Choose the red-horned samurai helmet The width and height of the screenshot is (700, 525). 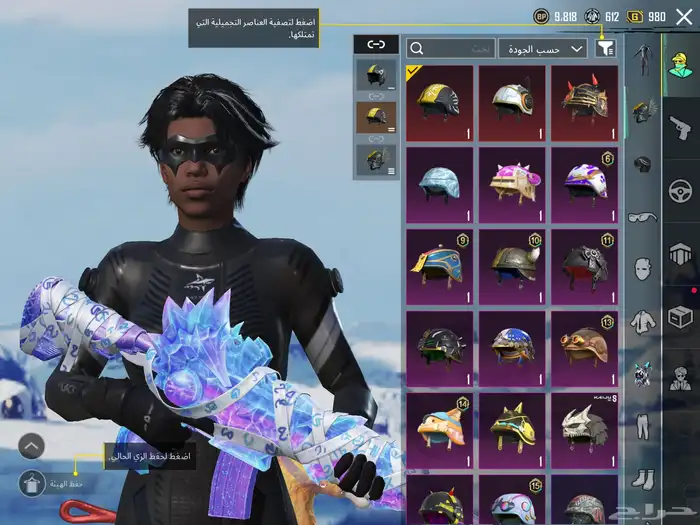tap(584, 102)
